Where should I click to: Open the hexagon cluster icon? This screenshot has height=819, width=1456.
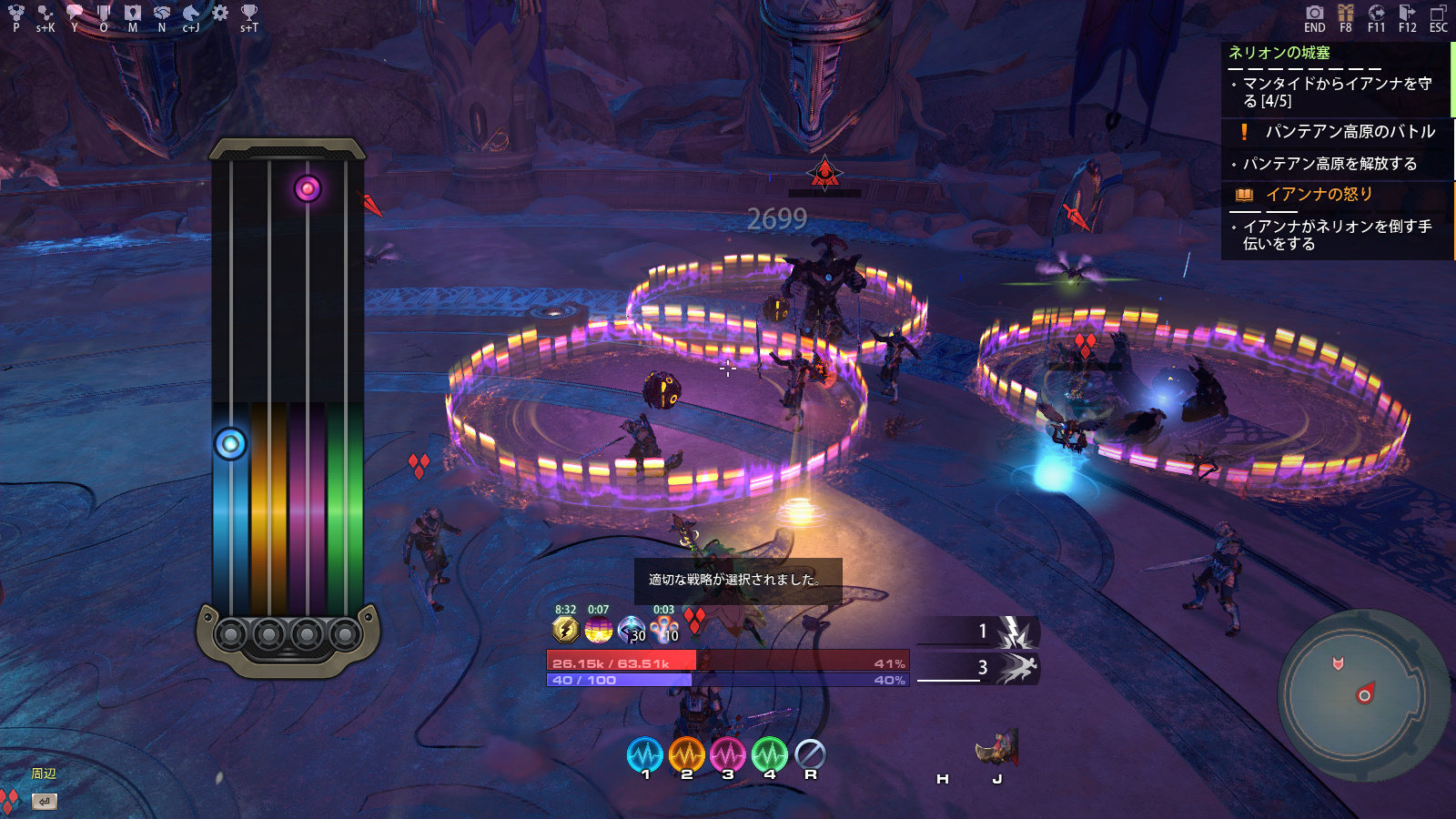(x=16, y=13)
